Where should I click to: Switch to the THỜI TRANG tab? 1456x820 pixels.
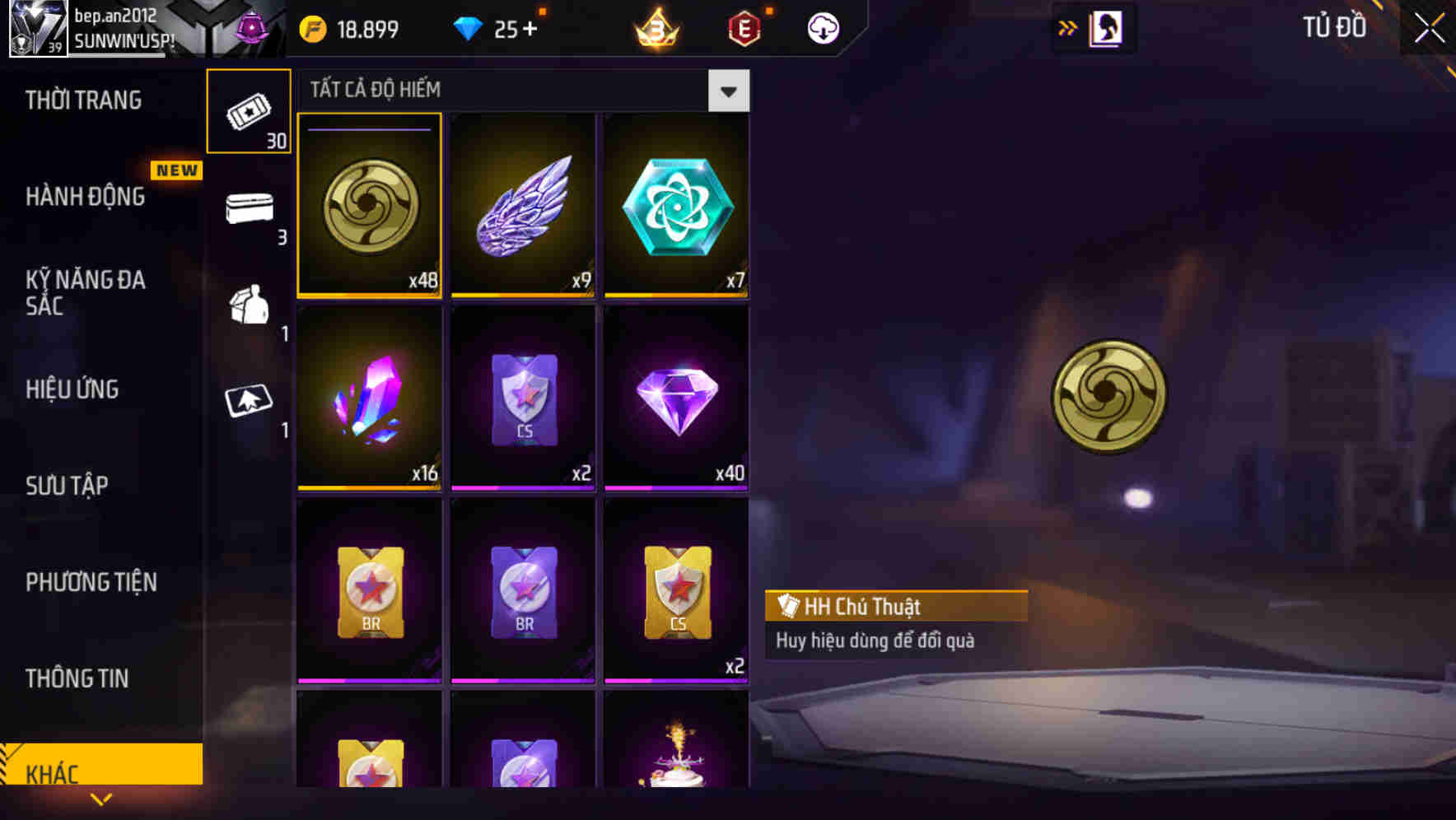tap(82, 100)
